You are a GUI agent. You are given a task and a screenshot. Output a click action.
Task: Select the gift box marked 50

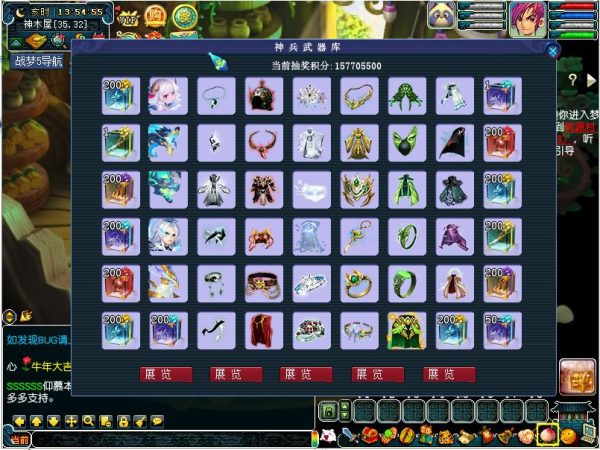(x=501, y=330)
